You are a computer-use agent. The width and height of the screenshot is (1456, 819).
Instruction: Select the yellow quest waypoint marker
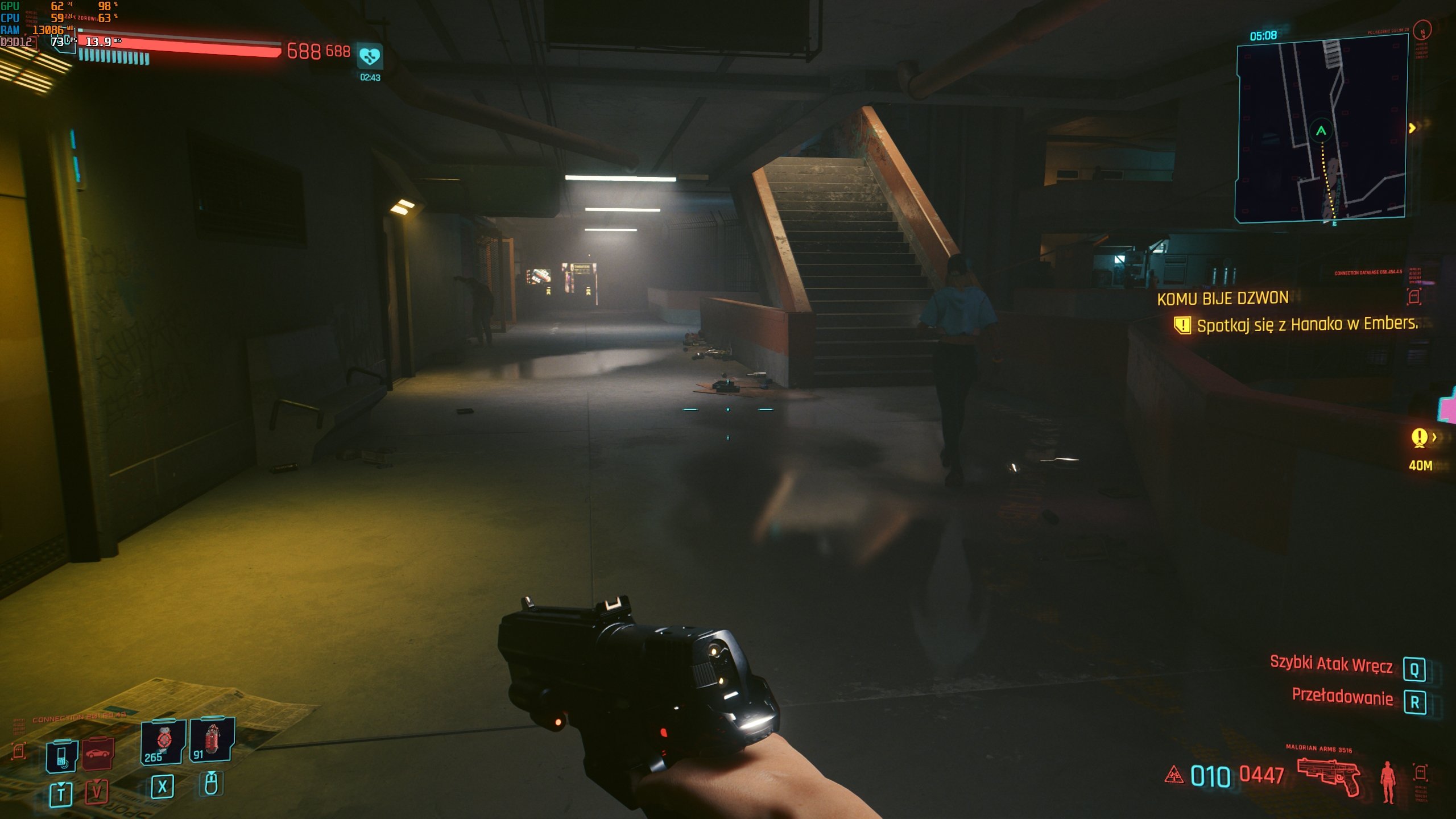(x=1419, y=437)
